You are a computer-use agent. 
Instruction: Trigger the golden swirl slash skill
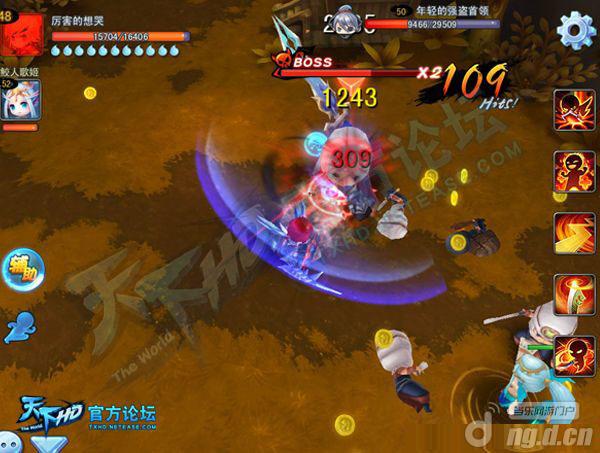click(x=574, y=232)
